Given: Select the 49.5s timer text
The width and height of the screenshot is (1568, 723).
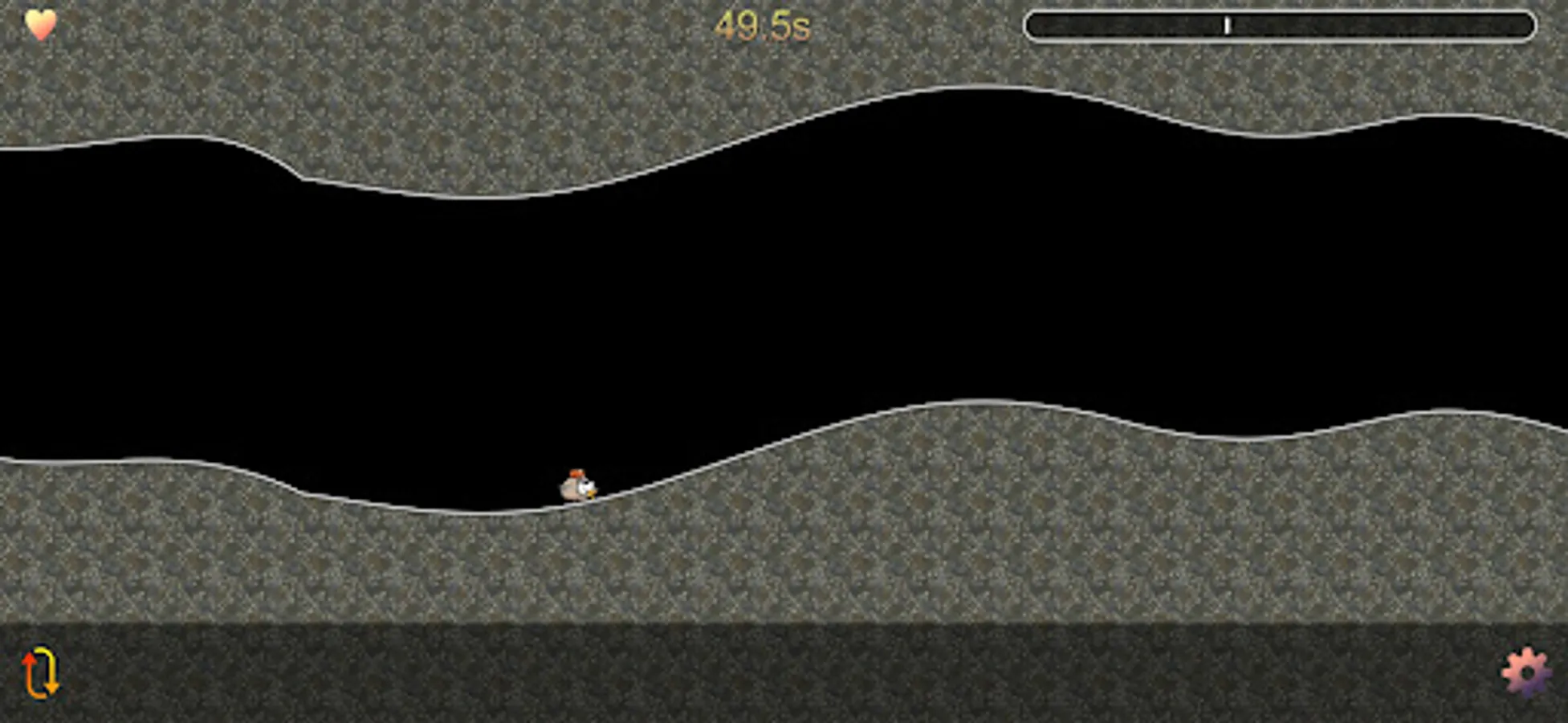Looking at the screenshot, I should click(764, 23).
